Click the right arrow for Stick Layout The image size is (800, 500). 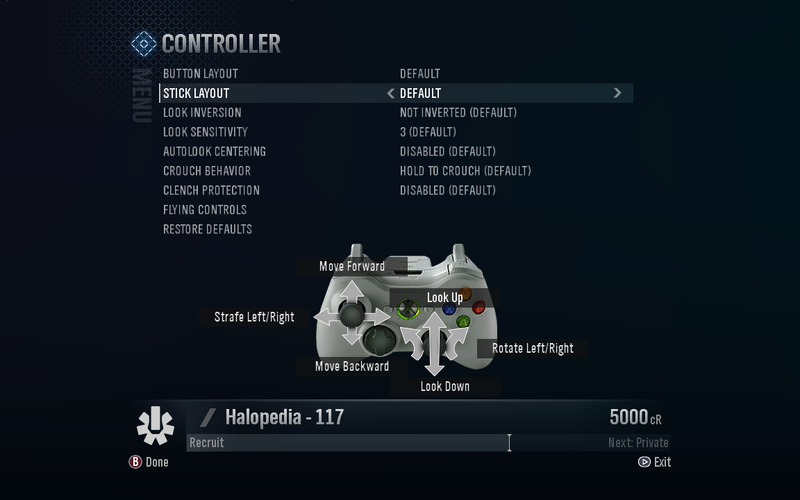(x=617, y=93)
